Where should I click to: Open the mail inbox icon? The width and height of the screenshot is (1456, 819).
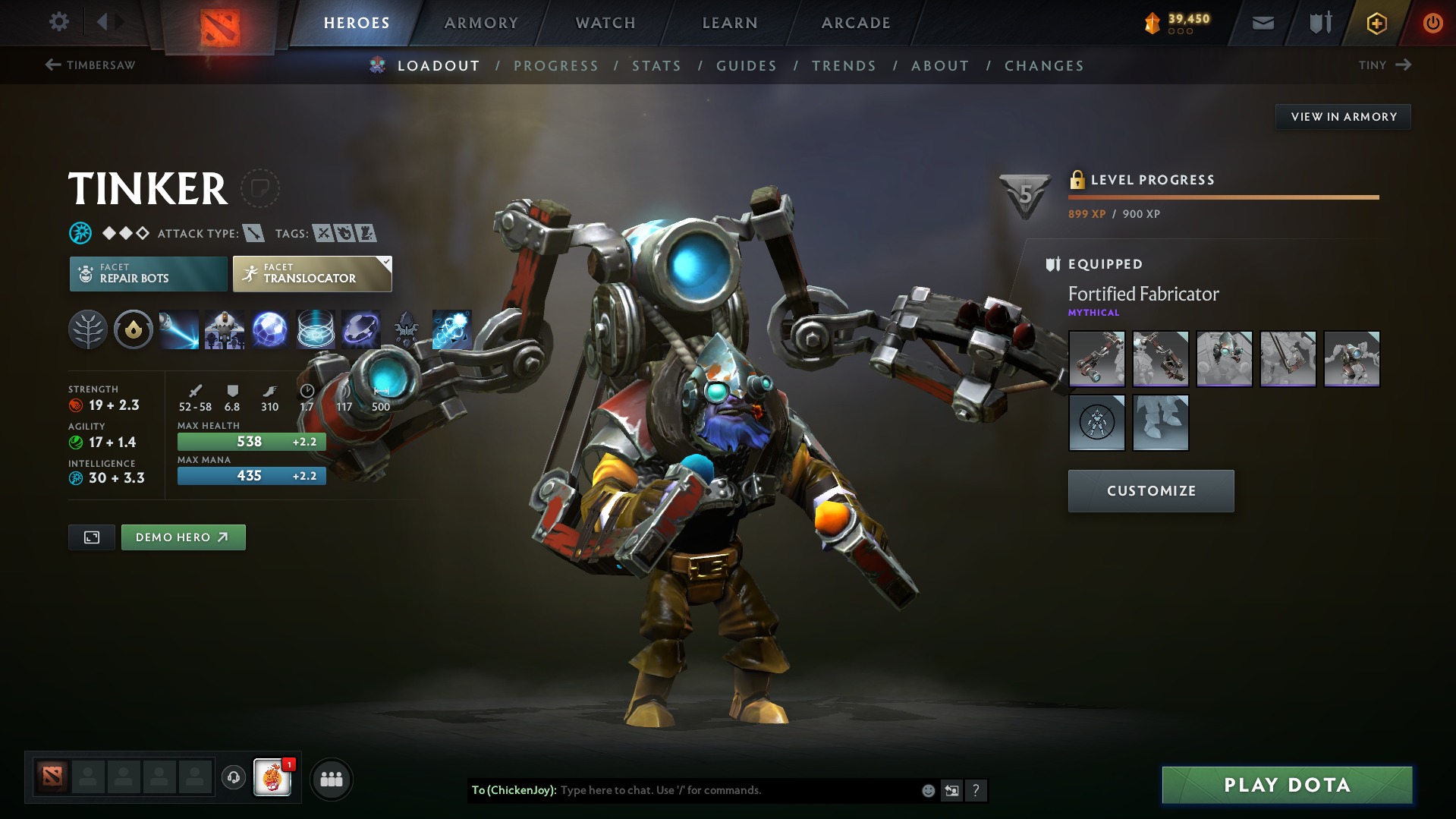point(1262,23)
